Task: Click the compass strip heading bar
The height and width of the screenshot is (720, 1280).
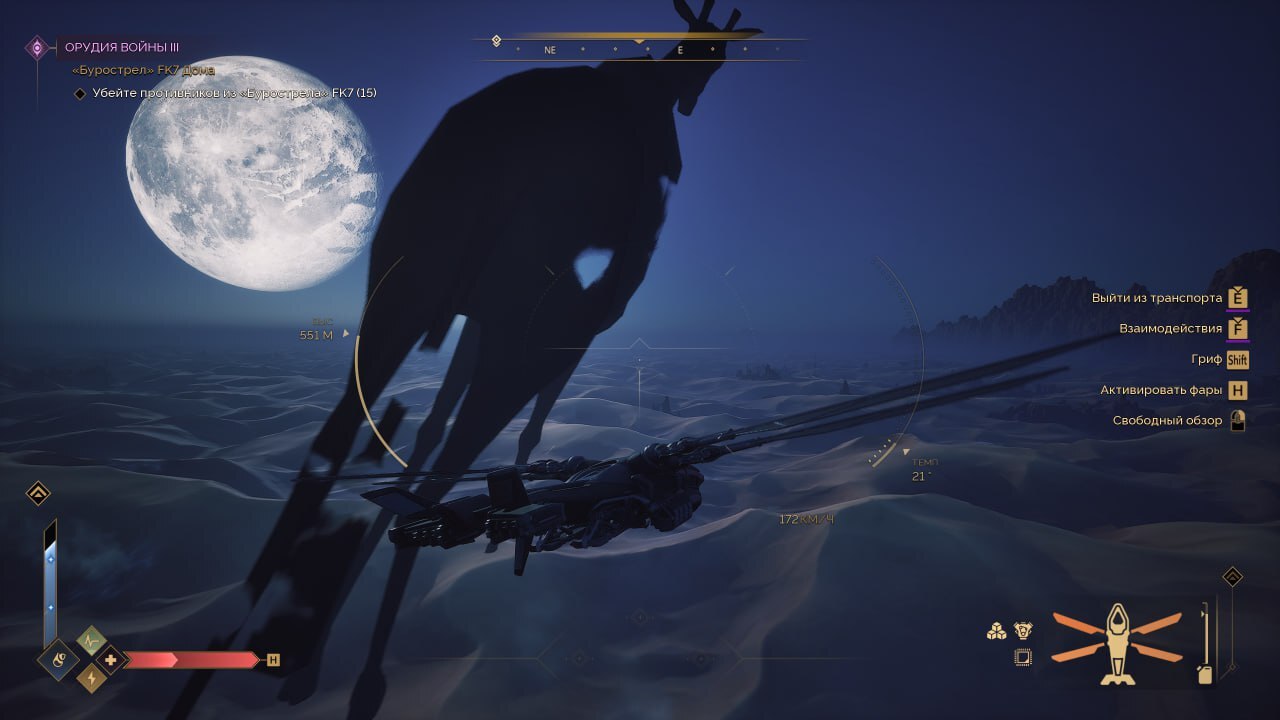Action: pyautogui.click(x=638, y=49)
